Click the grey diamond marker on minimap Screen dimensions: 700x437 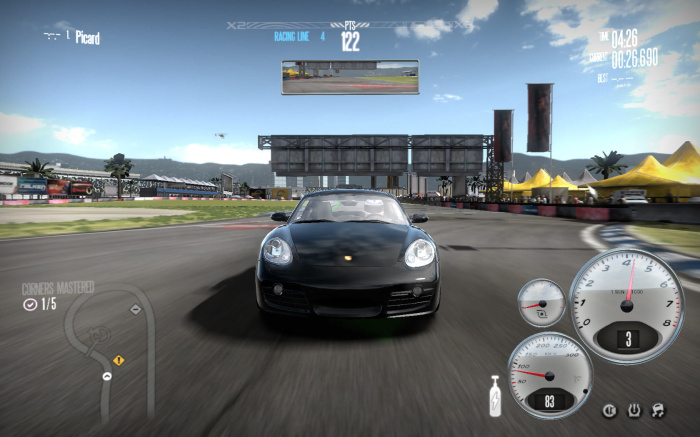(x=135, y=309)
